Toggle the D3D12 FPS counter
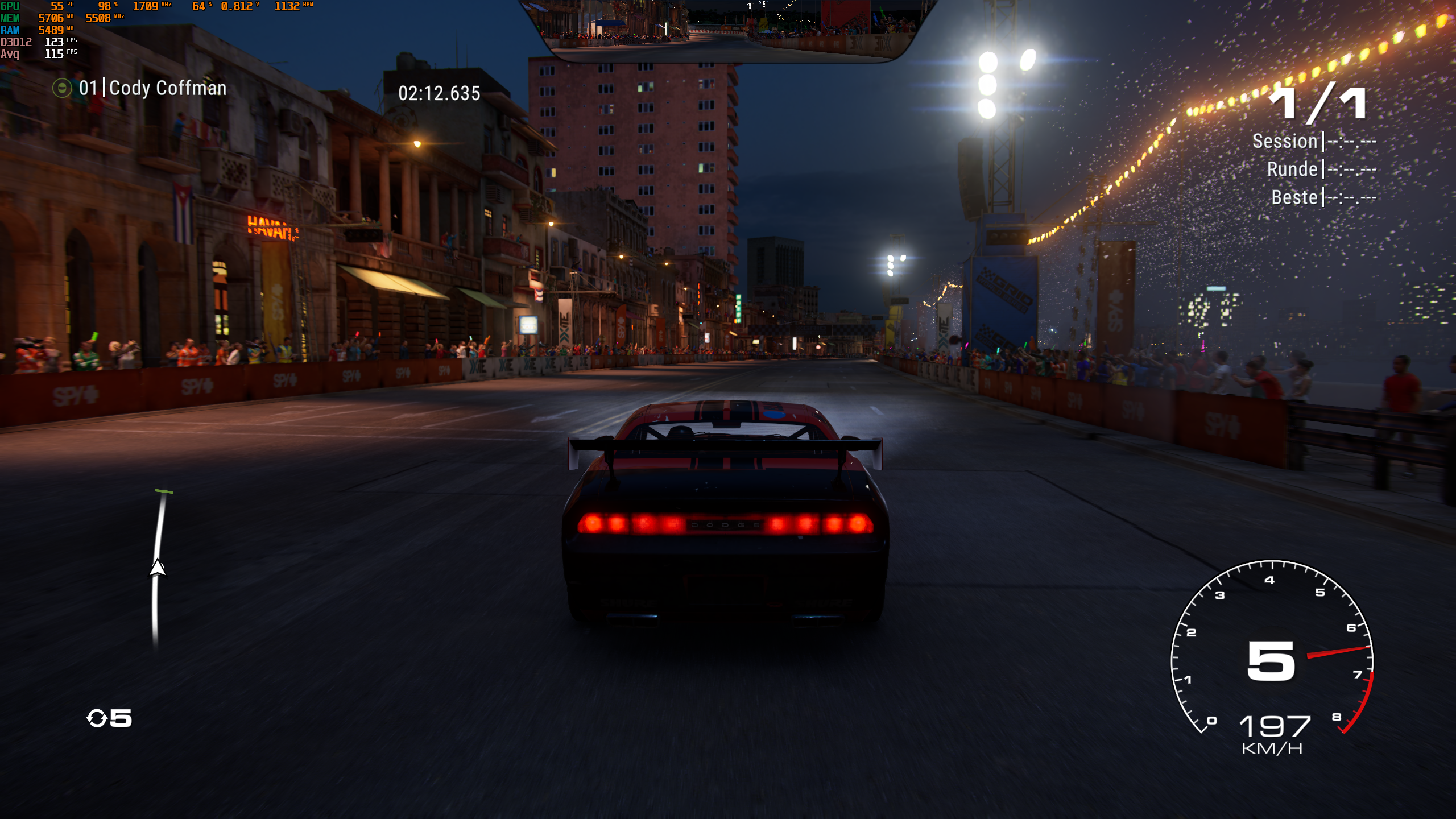This screenshot has width=1456, height=819. (x=55, y=42)
